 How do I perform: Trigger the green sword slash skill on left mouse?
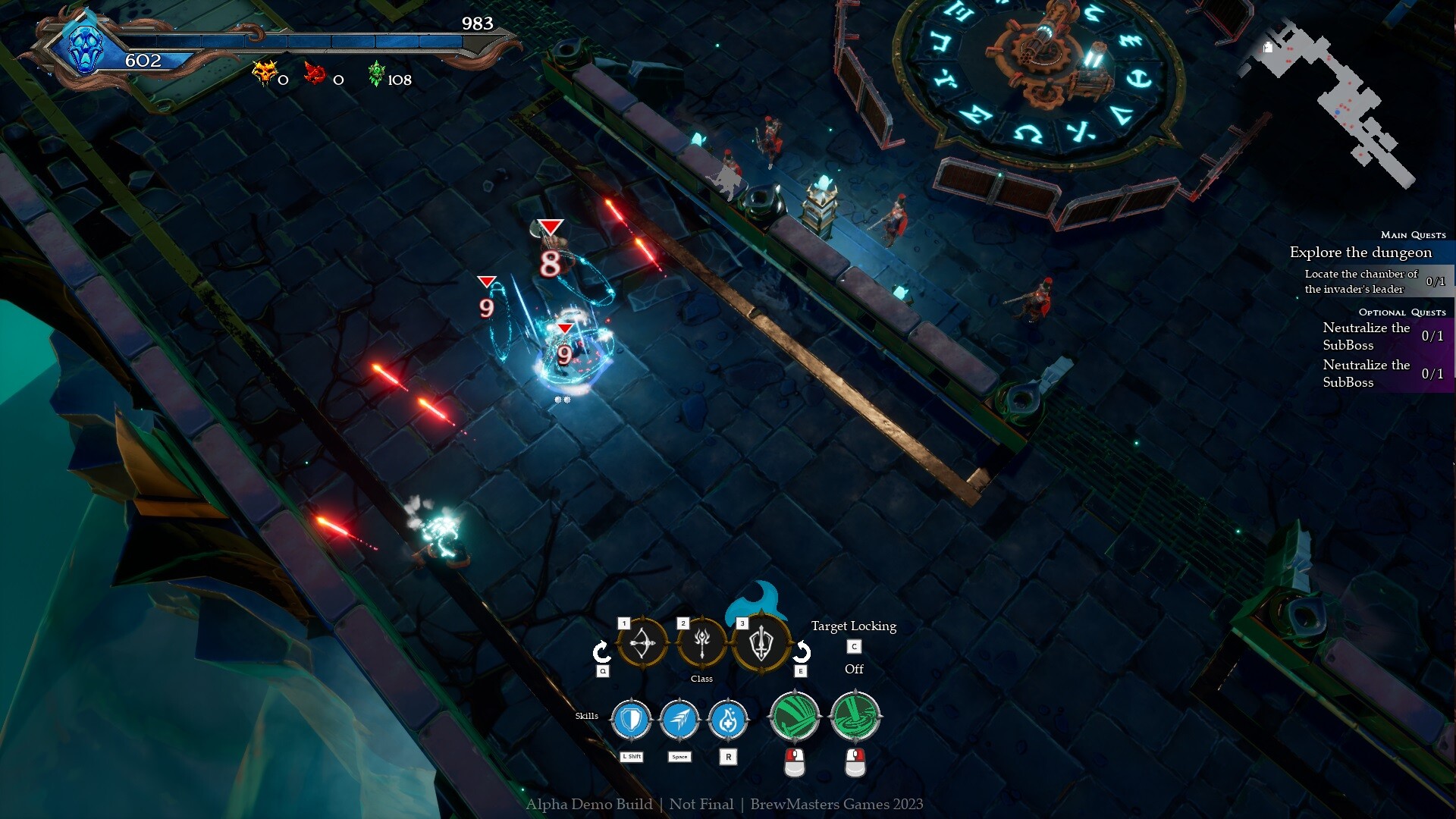coord(795,716)
